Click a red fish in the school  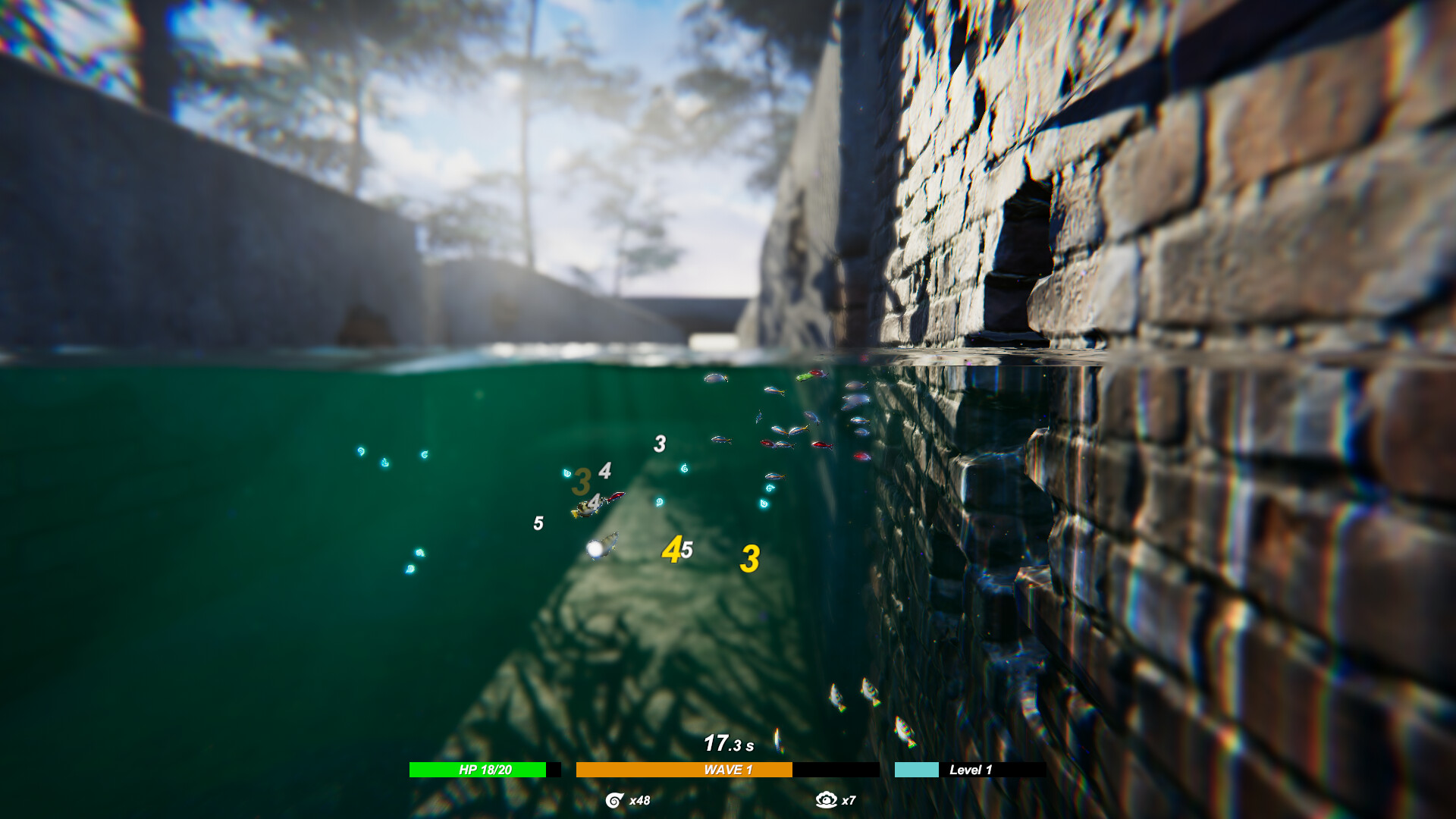click(823, 444)
